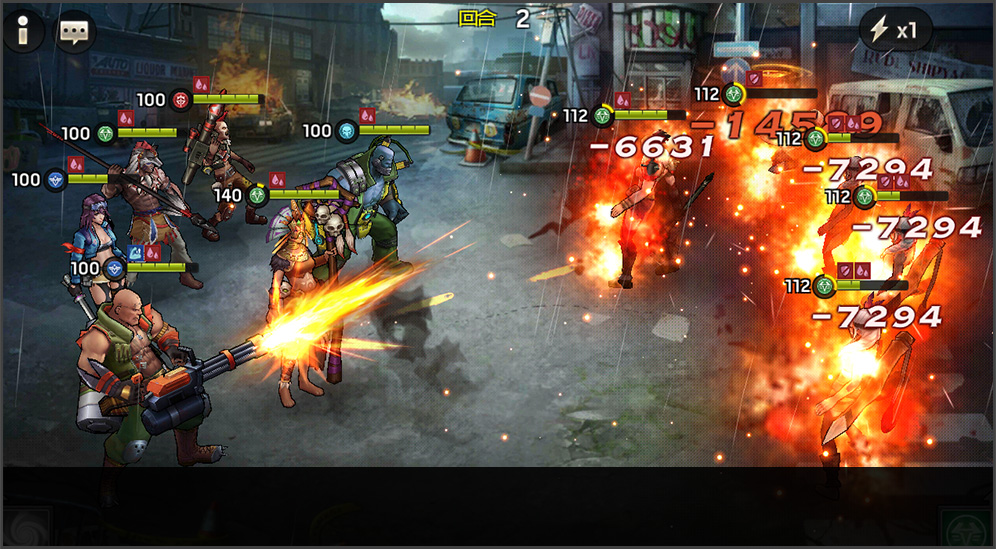Open the battle info panel
Image resolution: width=996 pixels, height=549 pixels.
(x=23, y=32)
